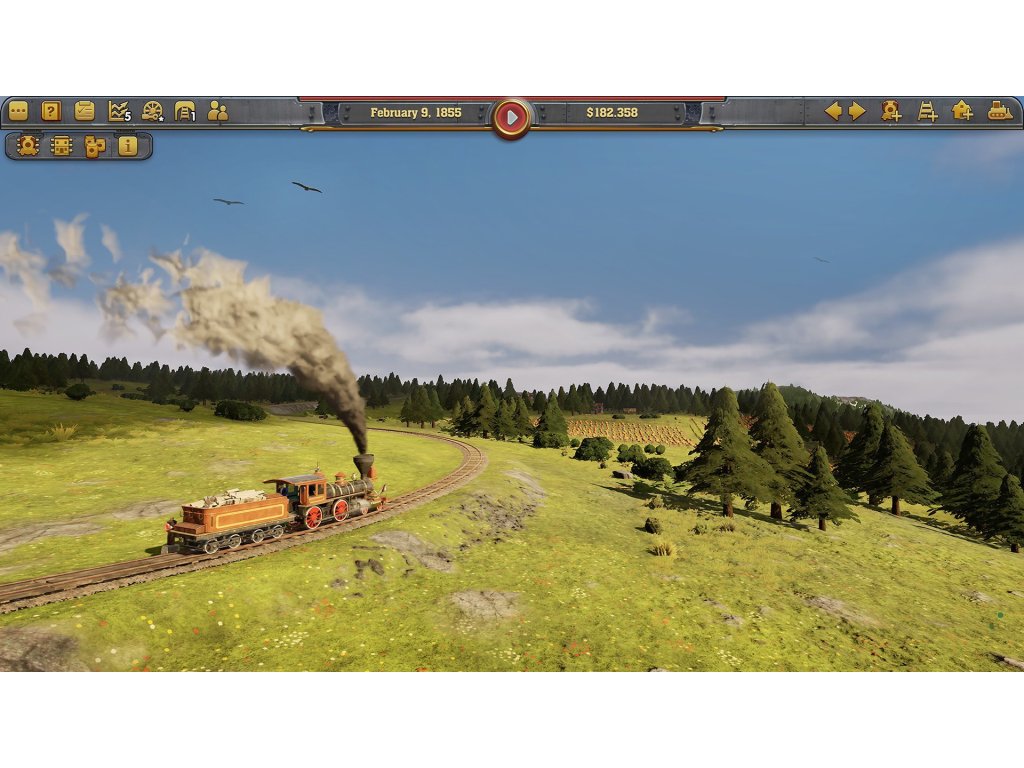Open the info 'i' button
The height and width of the screenshot is (768, 1024).
coord(128,146)
